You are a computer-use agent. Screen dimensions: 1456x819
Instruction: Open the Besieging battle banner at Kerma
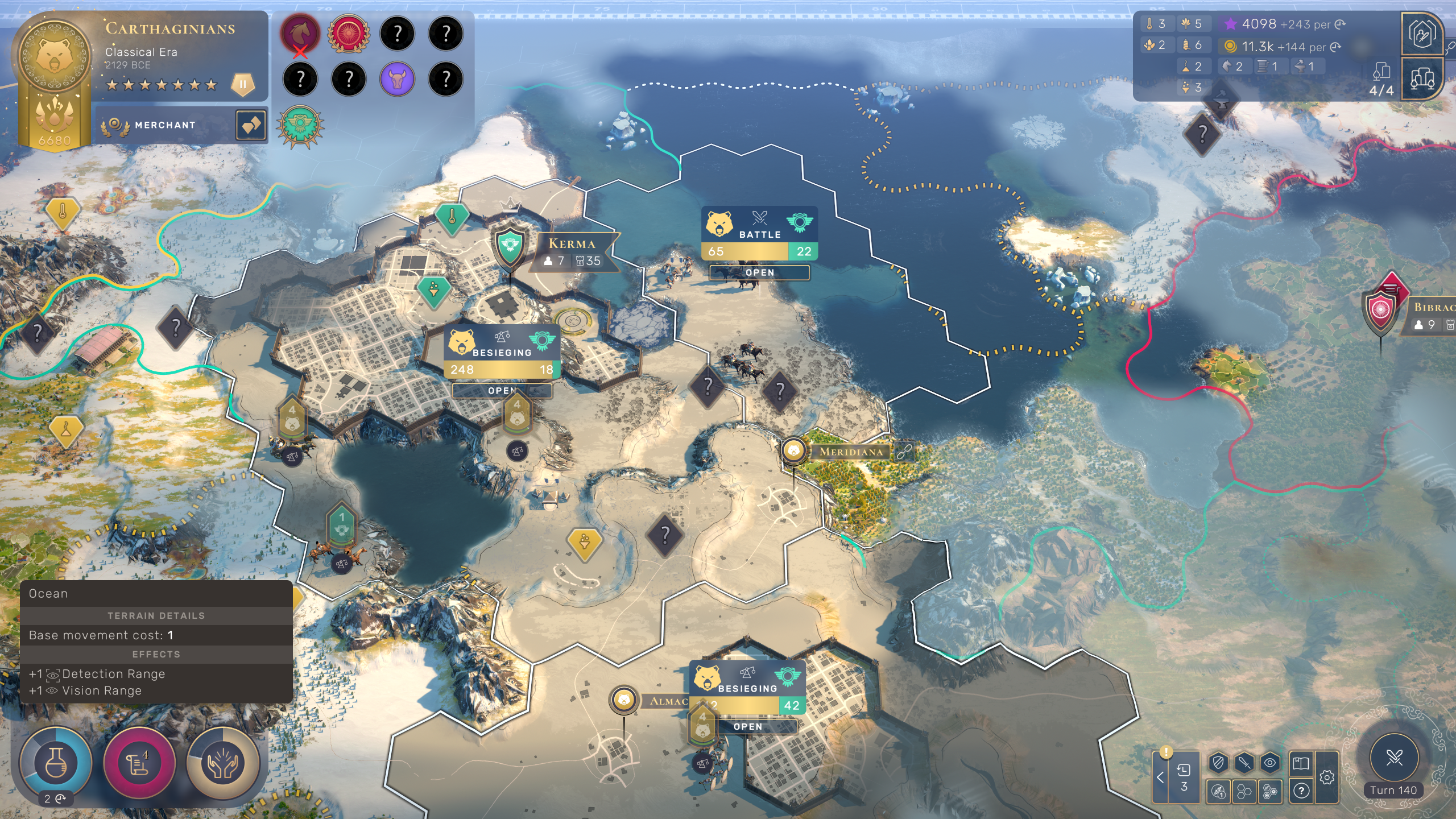click(x=502, y=353)
